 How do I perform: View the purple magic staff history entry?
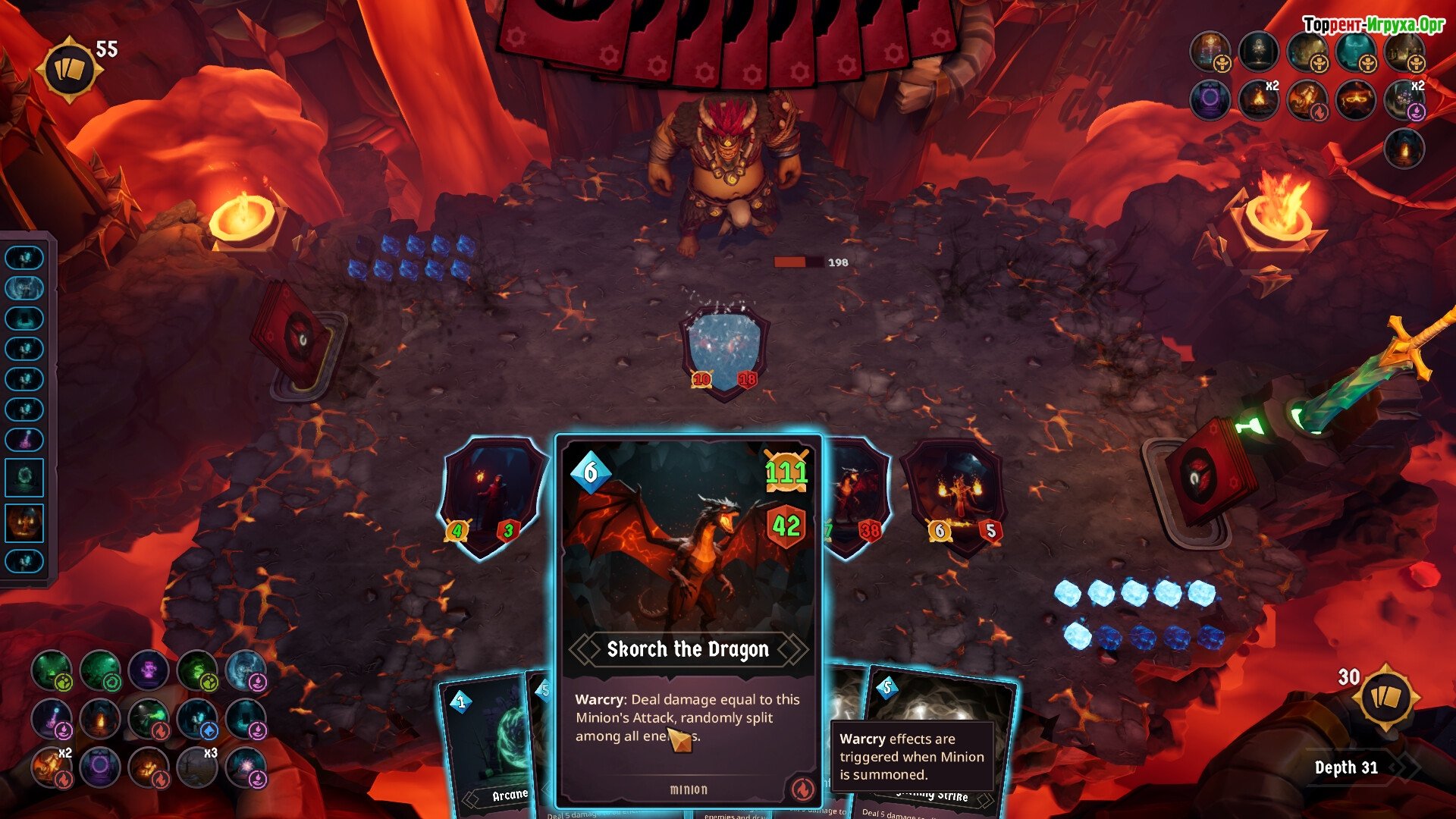click(x=25, y=439)
